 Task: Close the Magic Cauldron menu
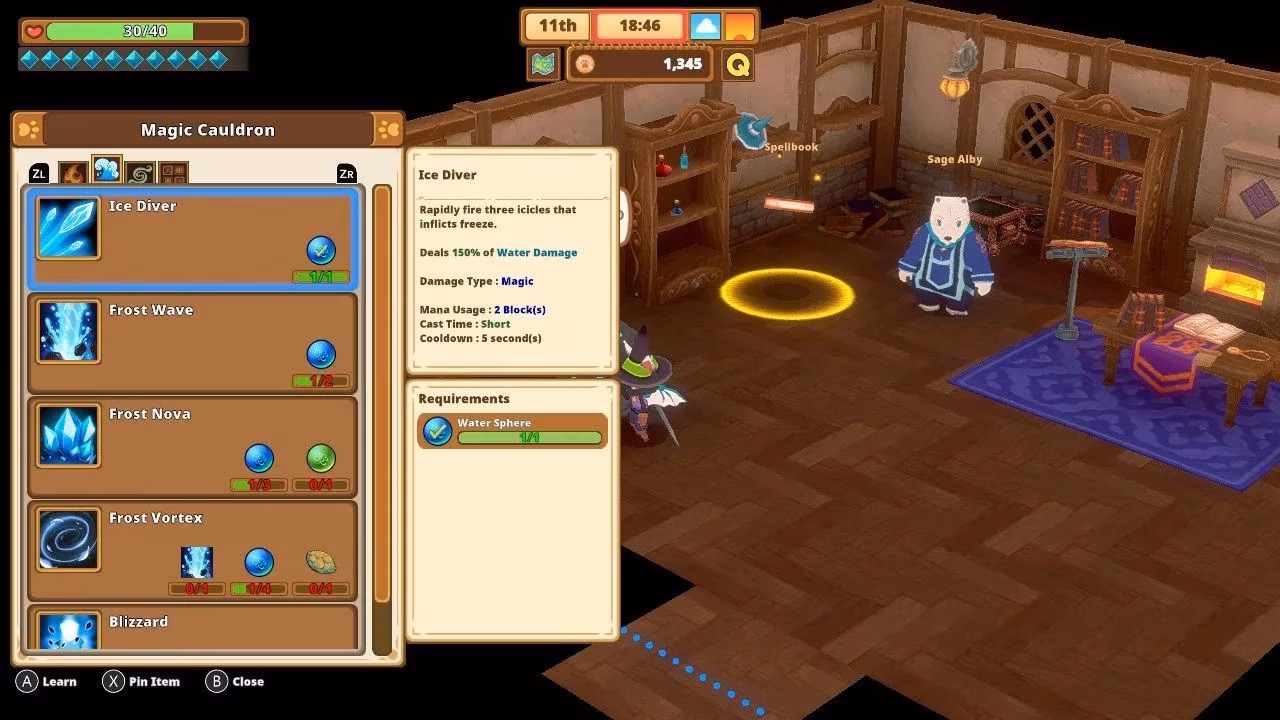[235, 682]
